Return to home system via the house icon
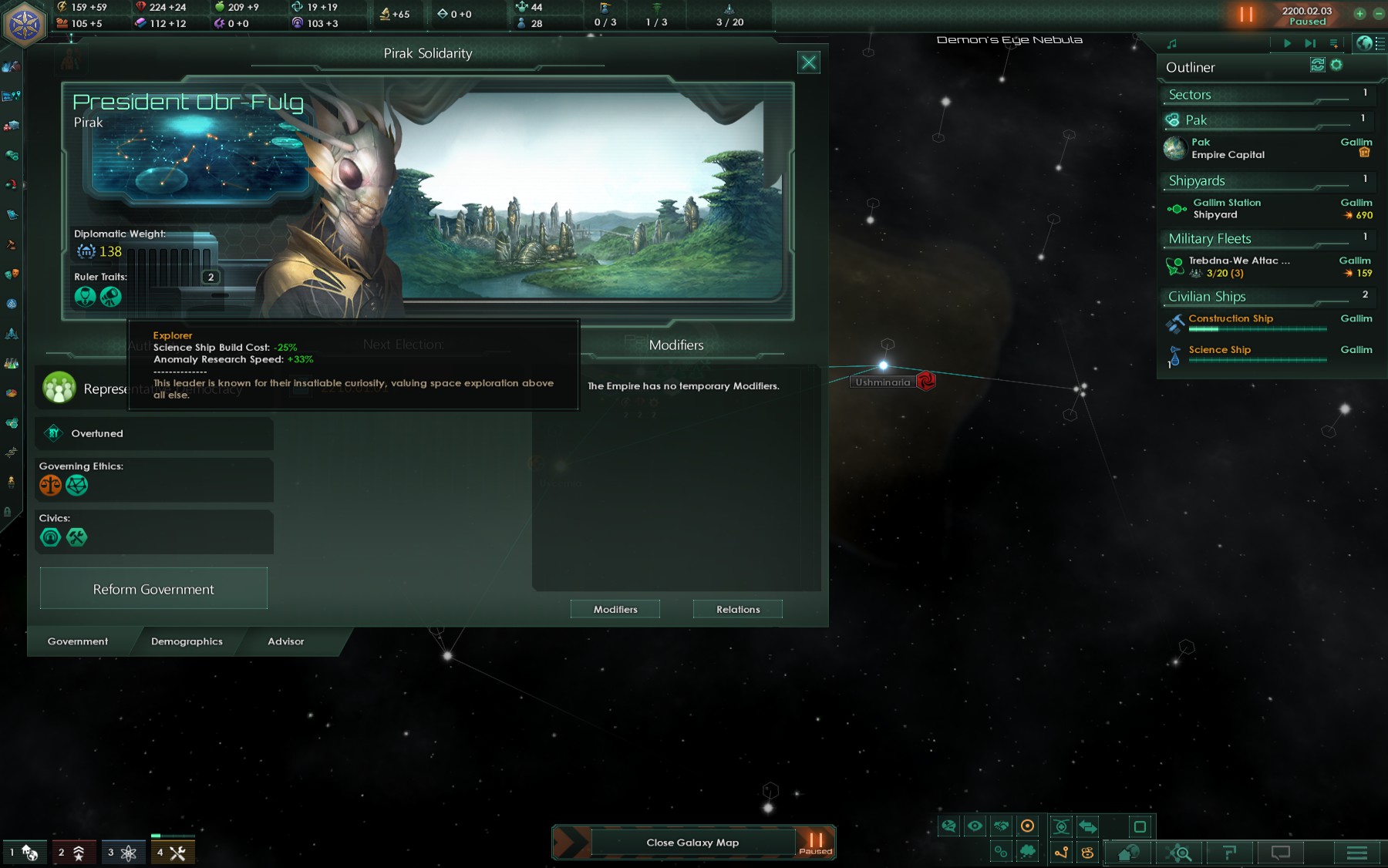Screen dimensions: 1388x868 tap(1127, 853)
